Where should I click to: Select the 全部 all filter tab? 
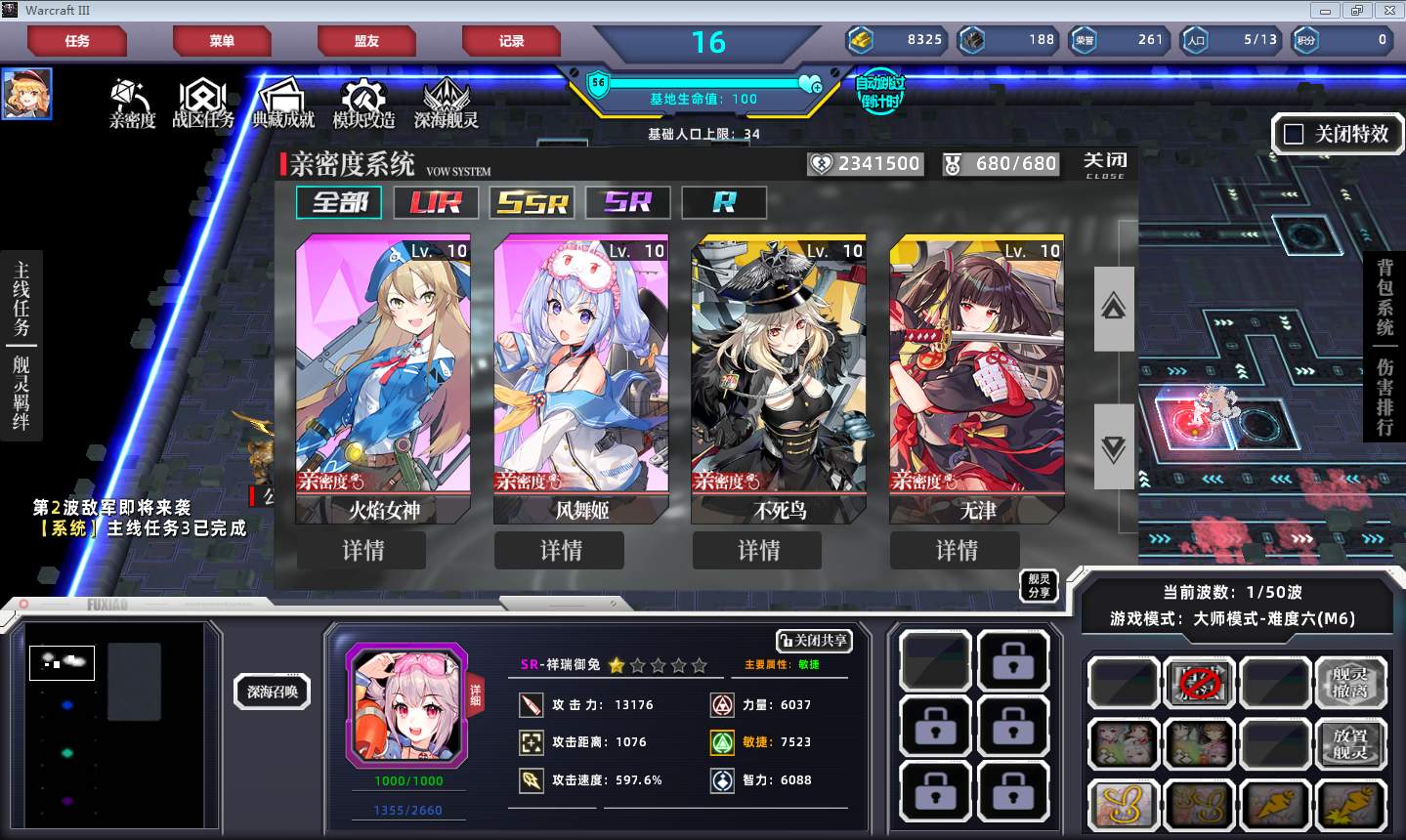(339, 202)
